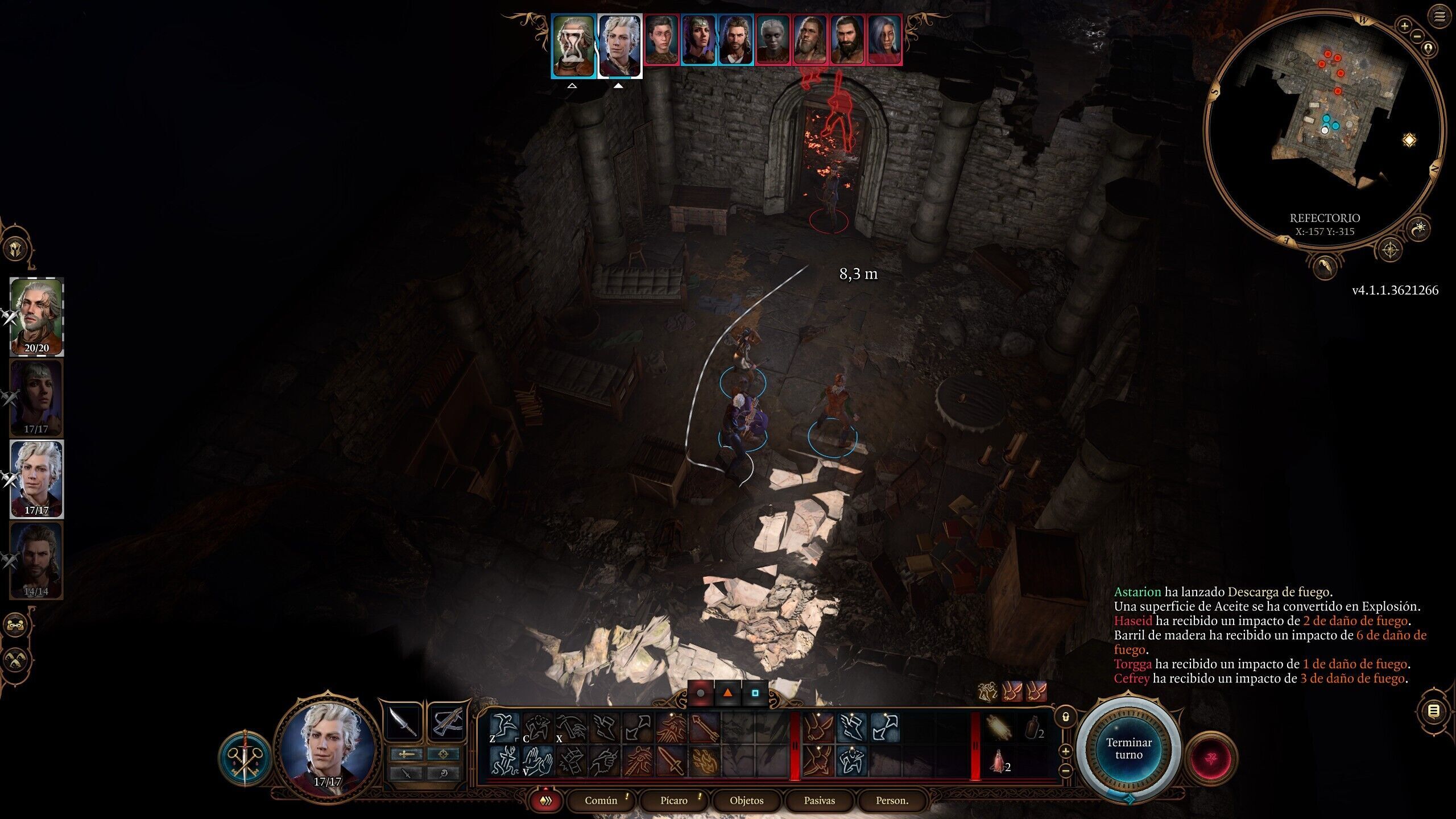Image resolution: width=1456 pixels, height=819 pixels.
Task: Switch to the Común hotbar tab
Action: pyautogui.click(x=601, y=800)
